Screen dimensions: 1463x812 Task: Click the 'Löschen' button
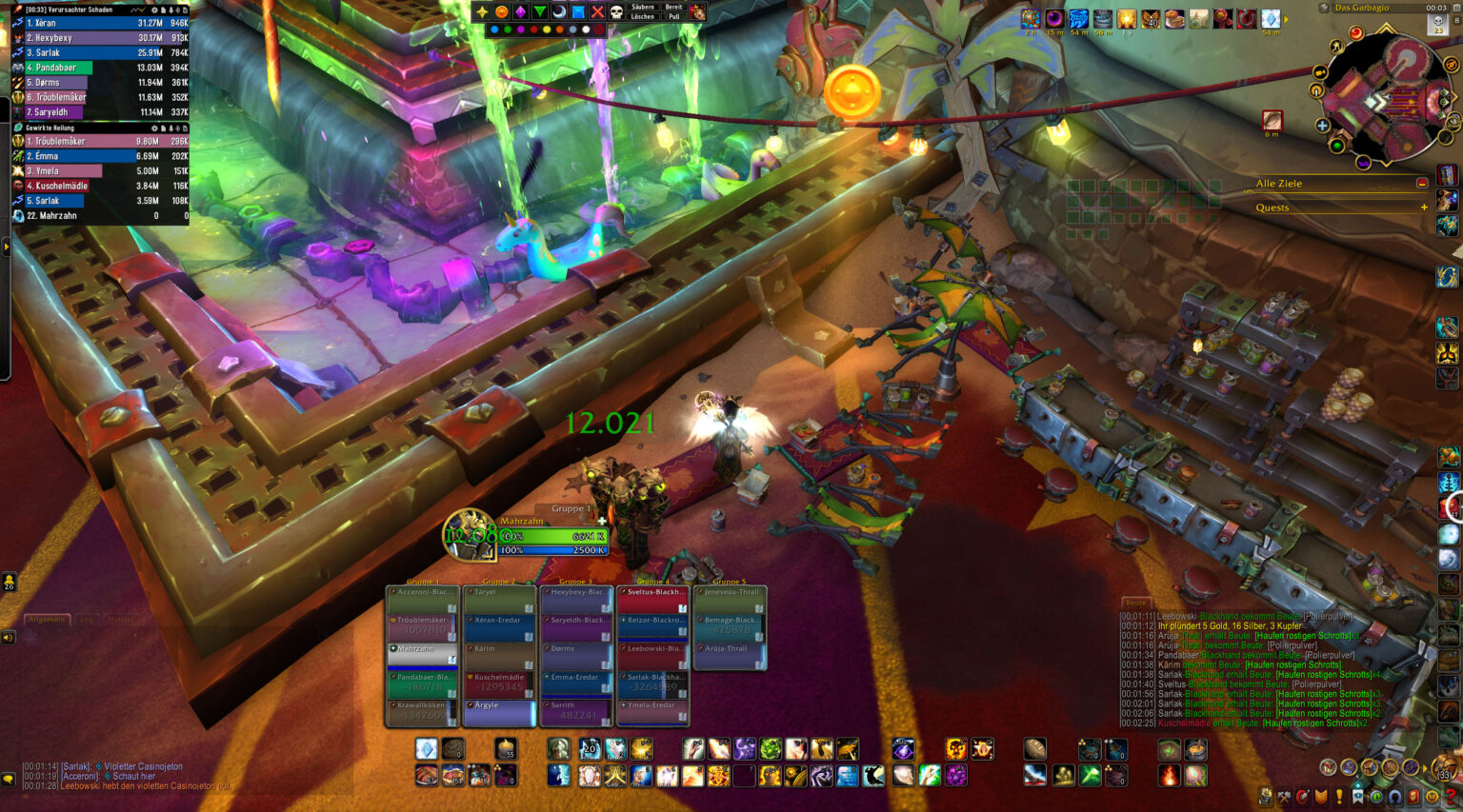pyautogui.click(x=643, y=17)
